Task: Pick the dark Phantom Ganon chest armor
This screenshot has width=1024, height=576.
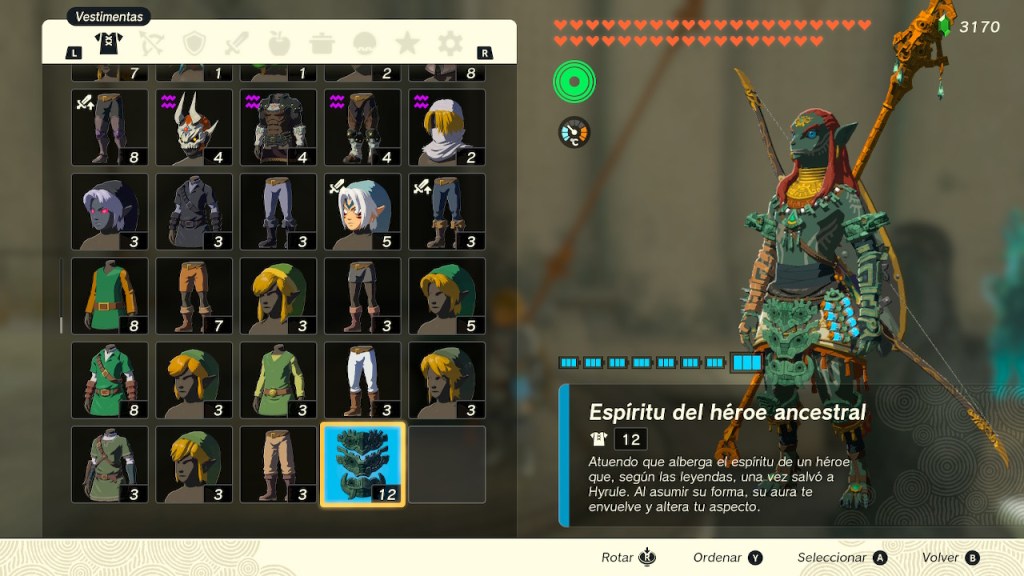Action: [278, 127]
